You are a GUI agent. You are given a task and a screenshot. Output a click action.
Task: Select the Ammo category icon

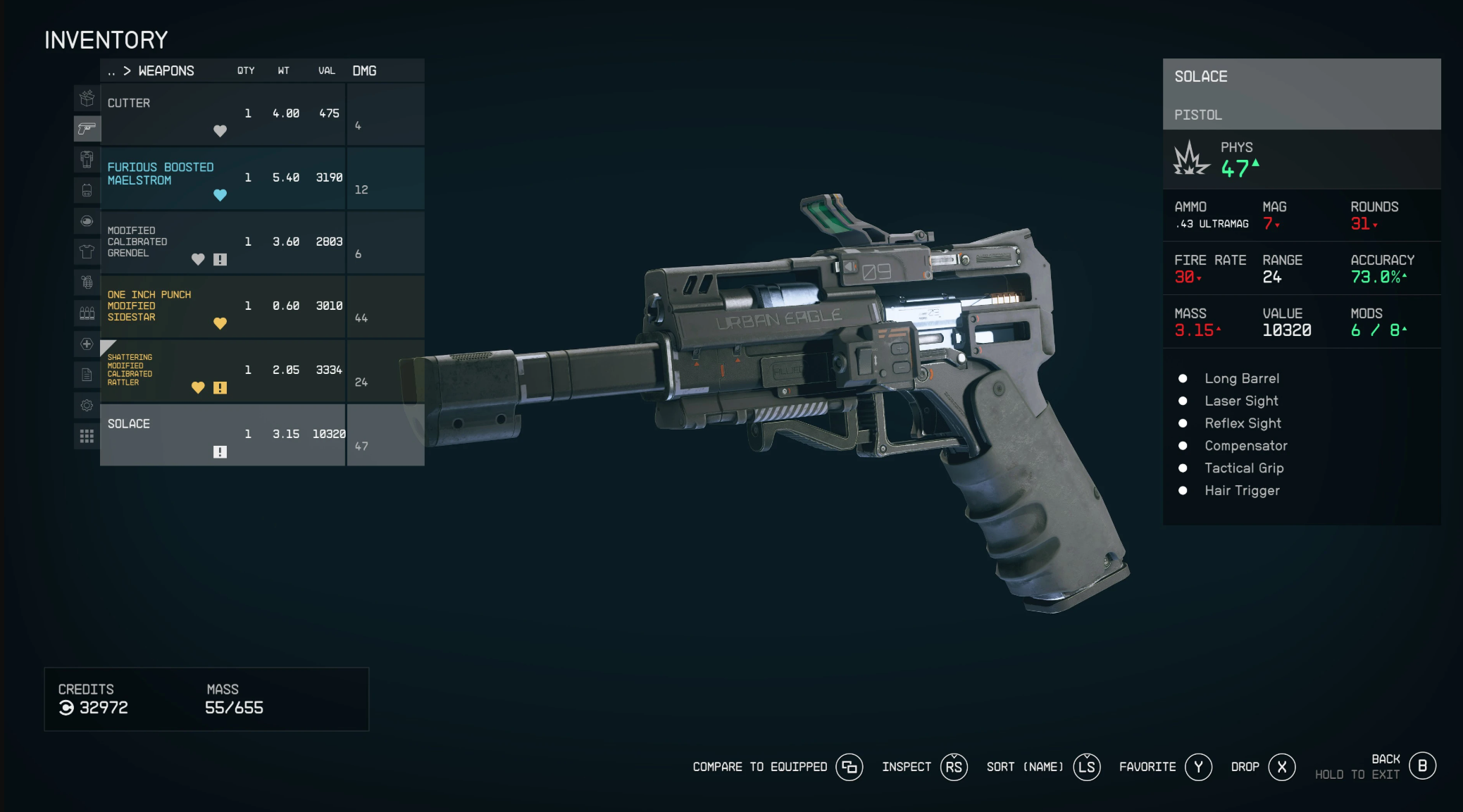(x=87, y=313)
